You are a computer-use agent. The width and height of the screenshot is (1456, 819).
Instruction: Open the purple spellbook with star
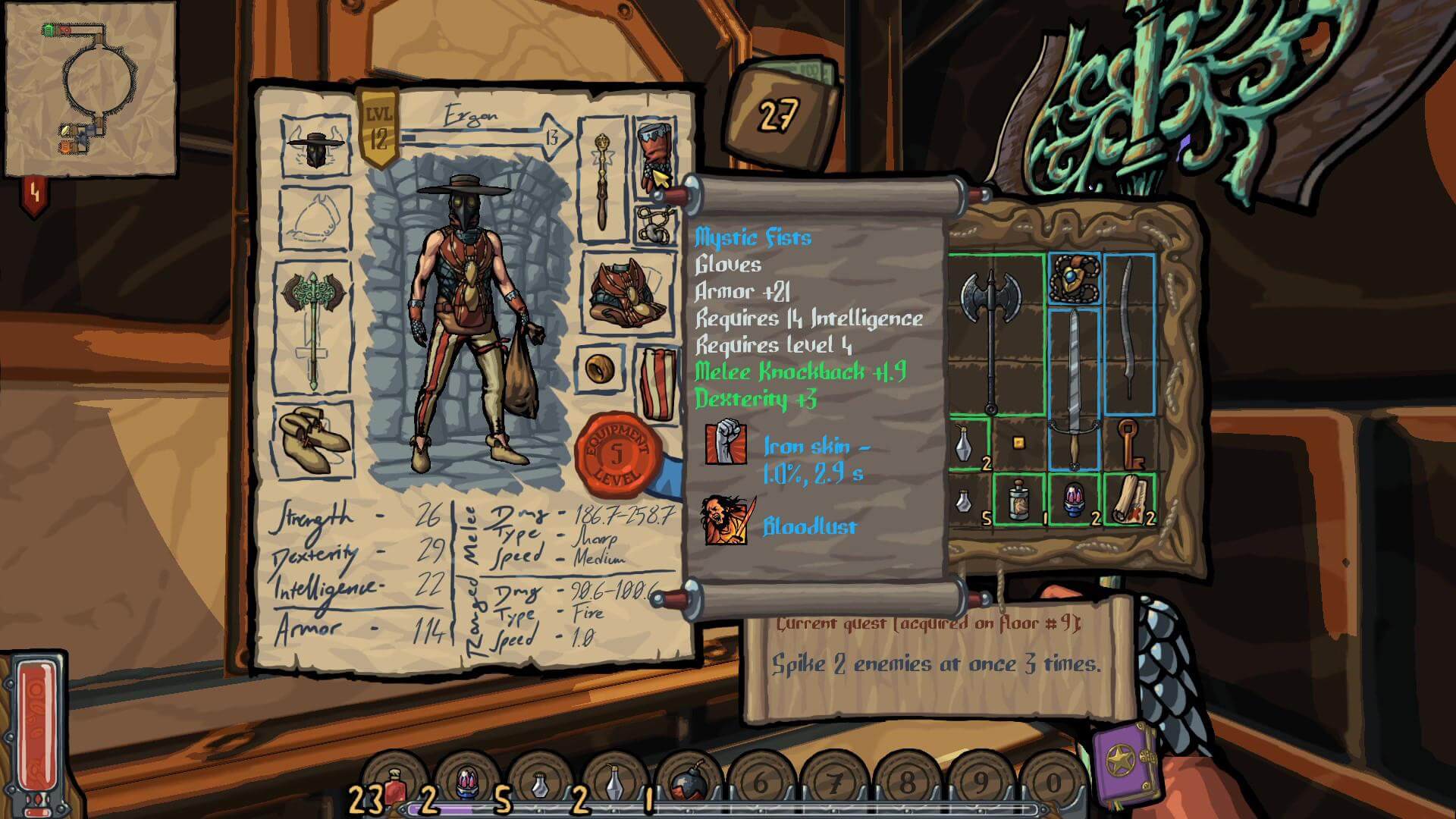(x=1126, y=764)
